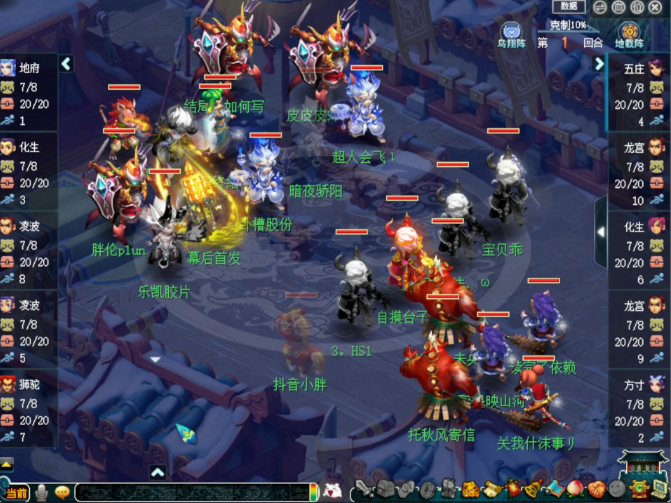Click the 当前 chat channel button
This screenshot has width=671, height=503.
click(14, 492)
